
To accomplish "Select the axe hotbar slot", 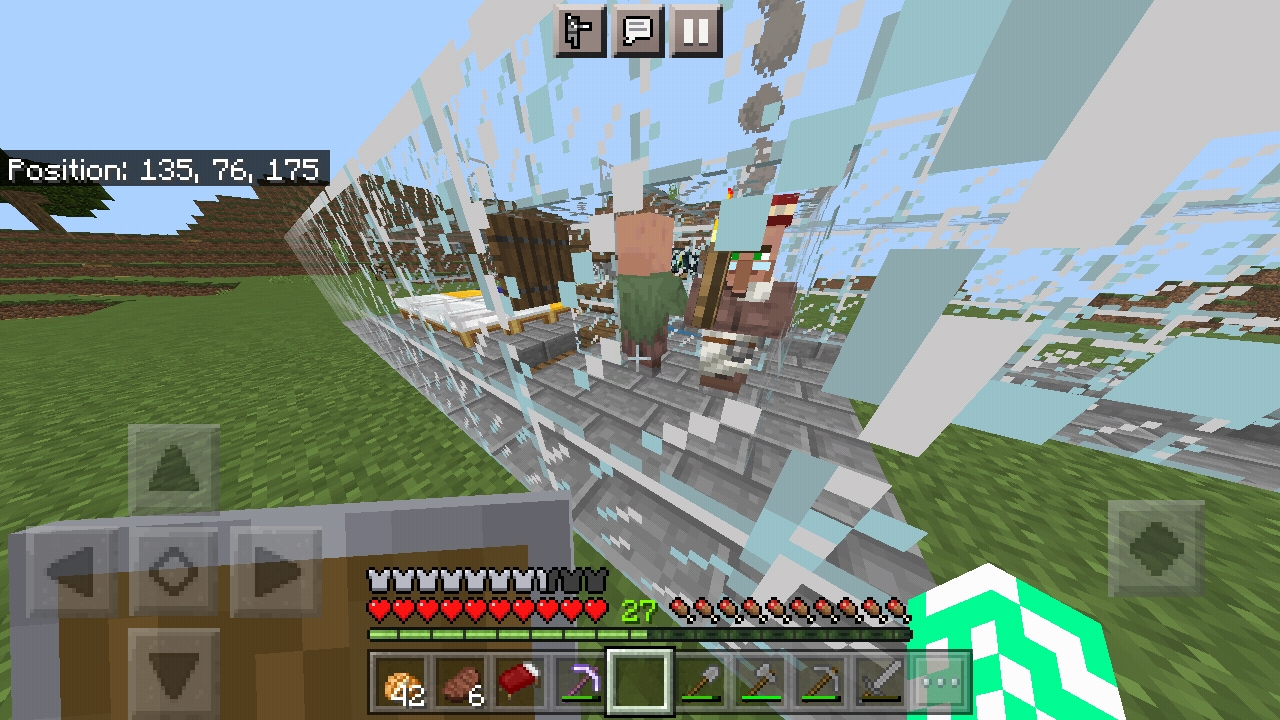I will [x=764, y=681].
